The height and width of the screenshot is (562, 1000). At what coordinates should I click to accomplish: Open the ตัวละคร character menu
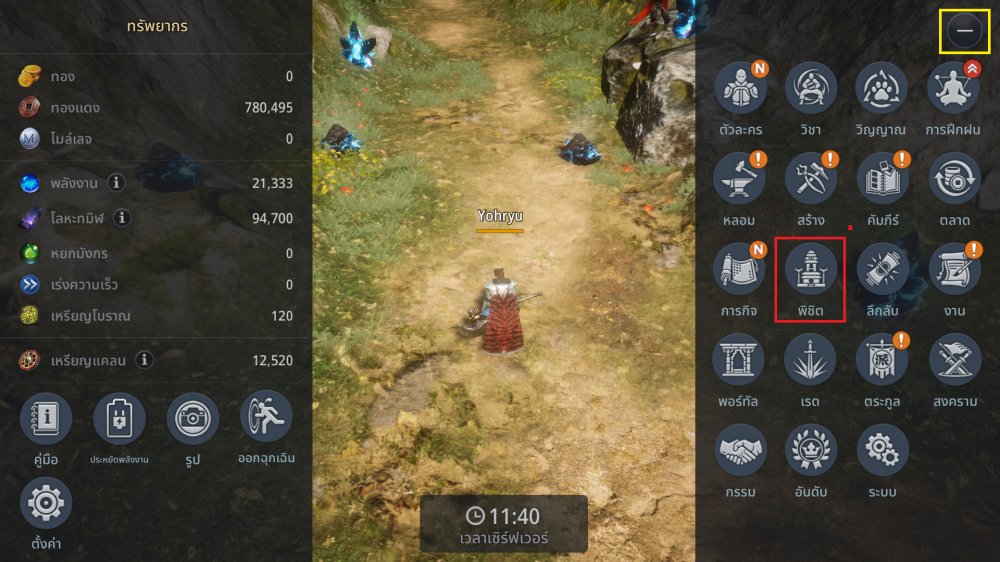[739, 89]
